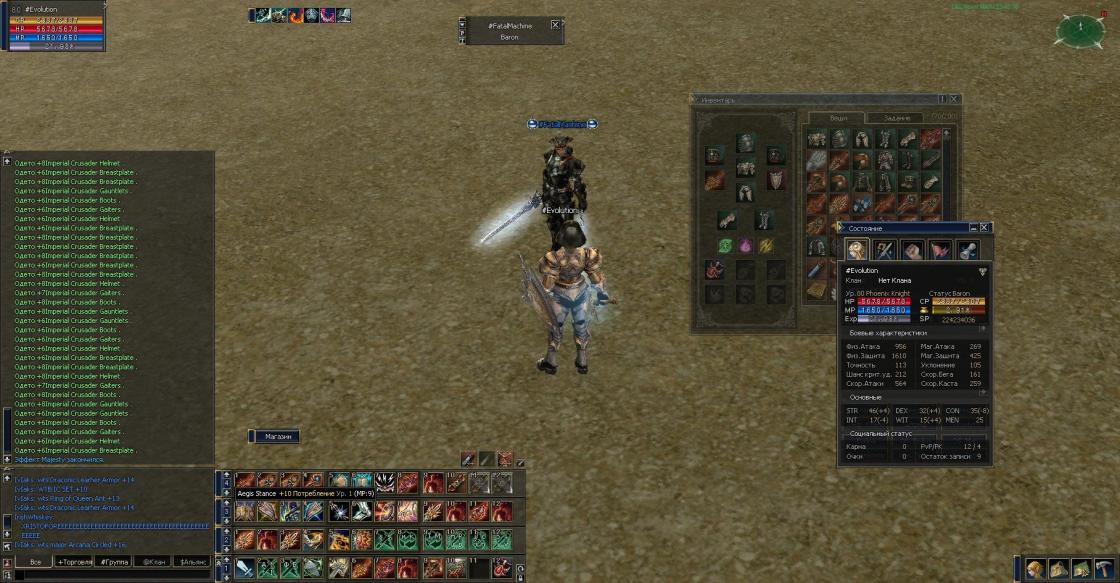
Task: Open the crossed swords tab in status window
Action: click(x=884, y=250)
